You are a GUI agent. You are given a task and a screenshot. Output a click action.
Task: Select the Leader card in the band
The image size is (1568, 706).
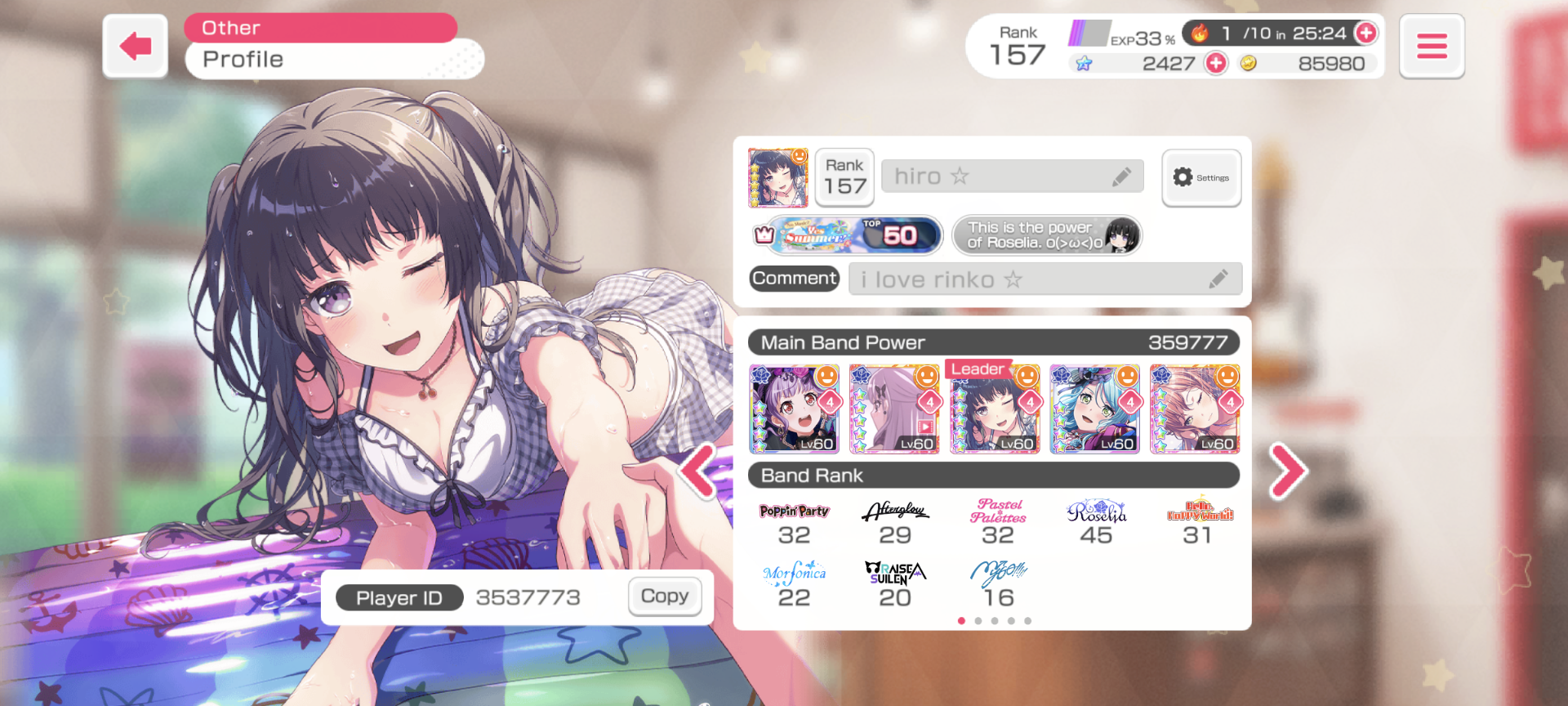click(x=995, y=409)
